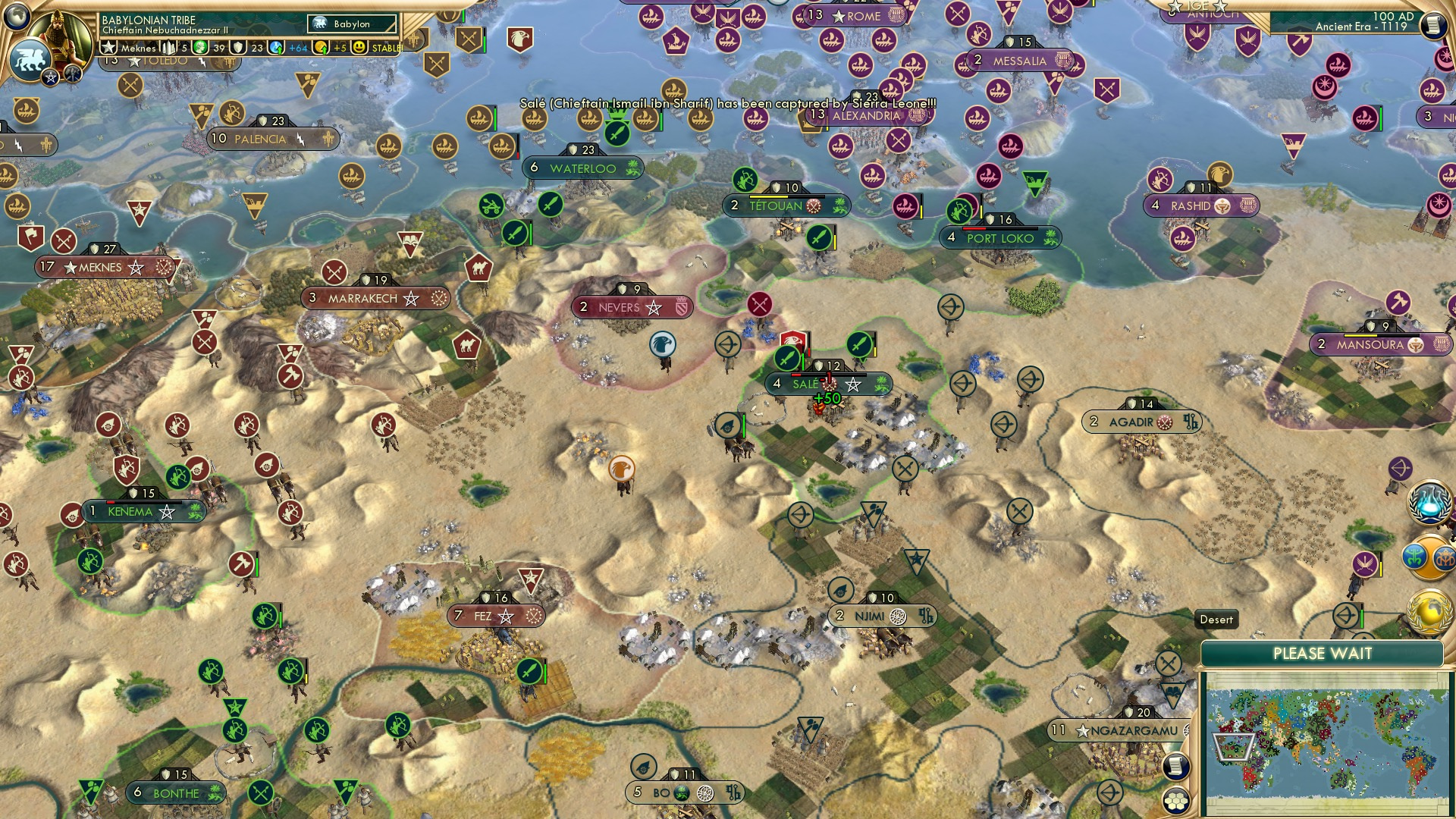Screen dimensions: 1456x819
Task: Click the smiley happiness icon showing STABLE
Action: (359, 46)
